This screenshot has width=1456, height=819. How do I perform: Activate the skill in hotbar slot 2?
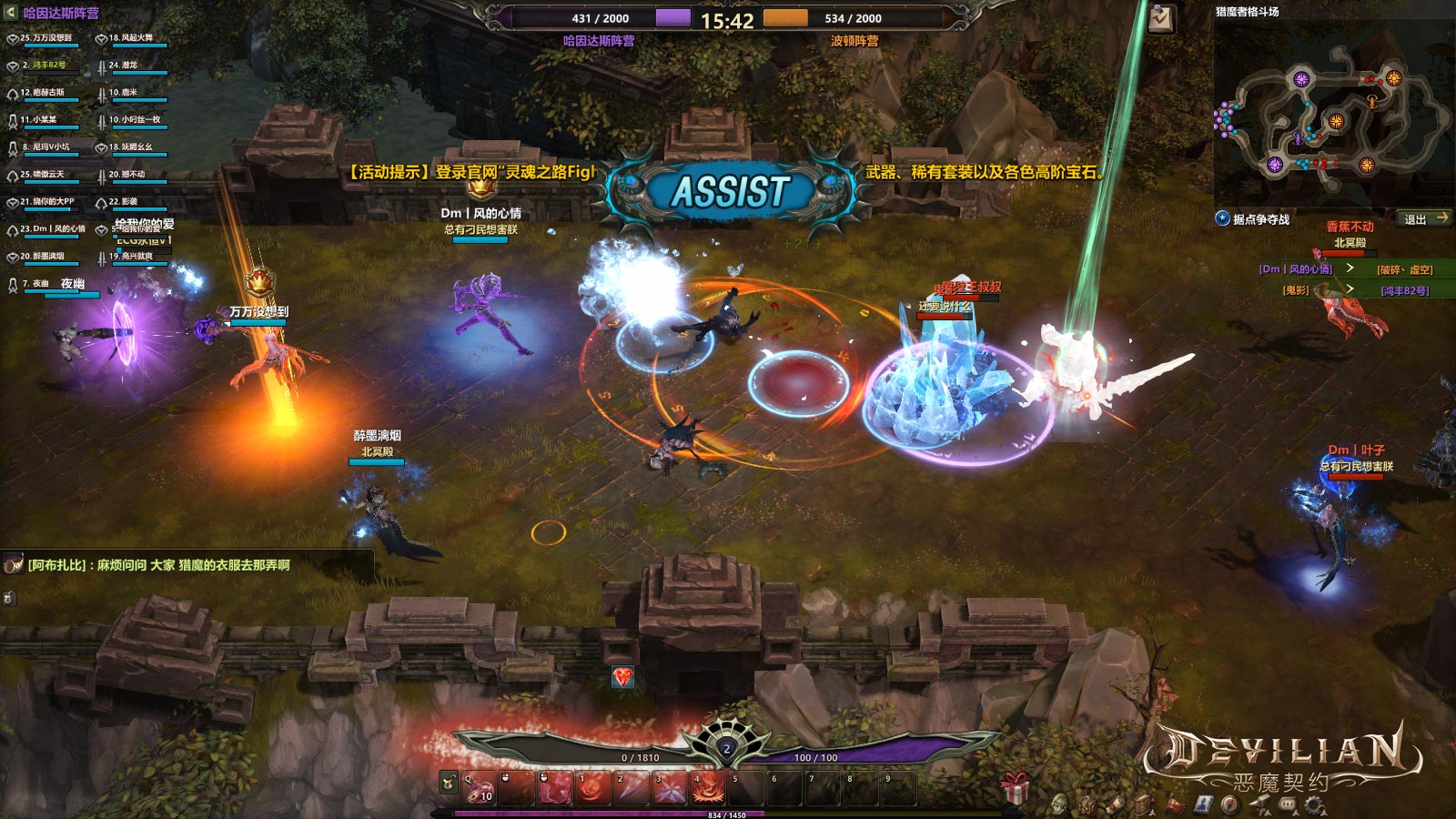pos(631,788)
